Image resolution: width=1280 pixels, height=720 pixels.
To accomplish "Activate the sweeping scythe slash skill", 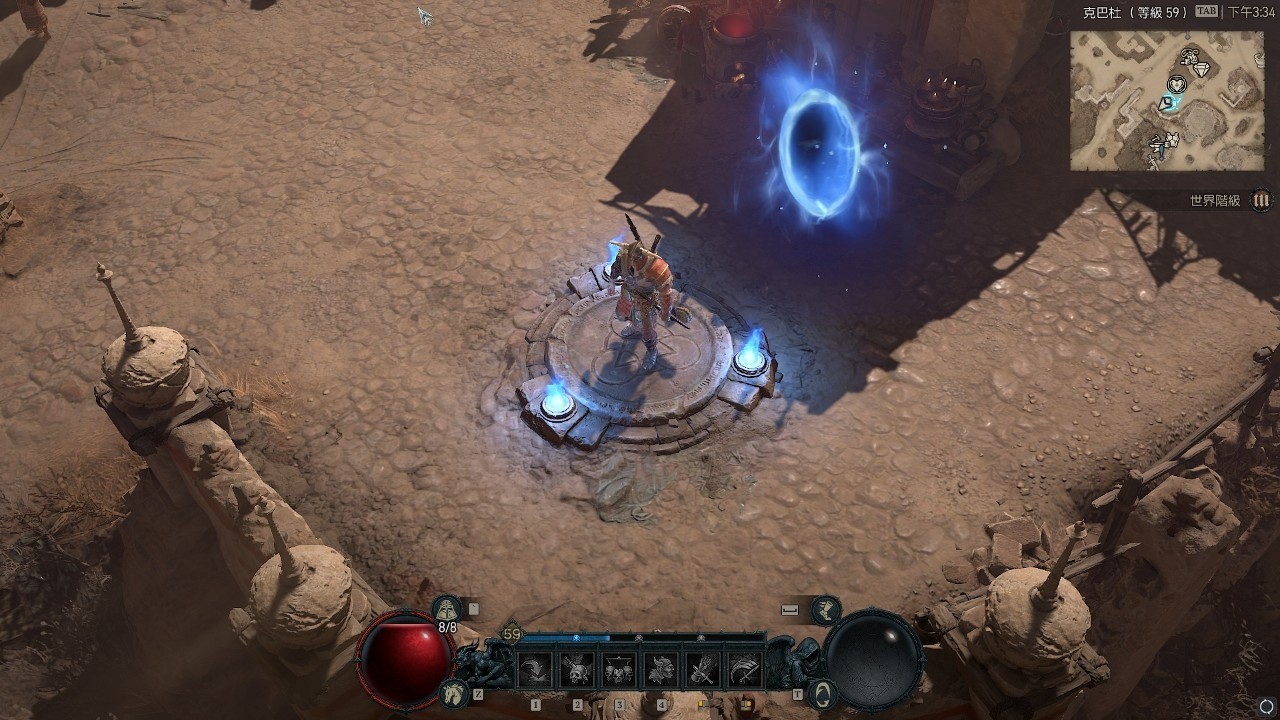I will pyautogui.click(x=745, y=669).
